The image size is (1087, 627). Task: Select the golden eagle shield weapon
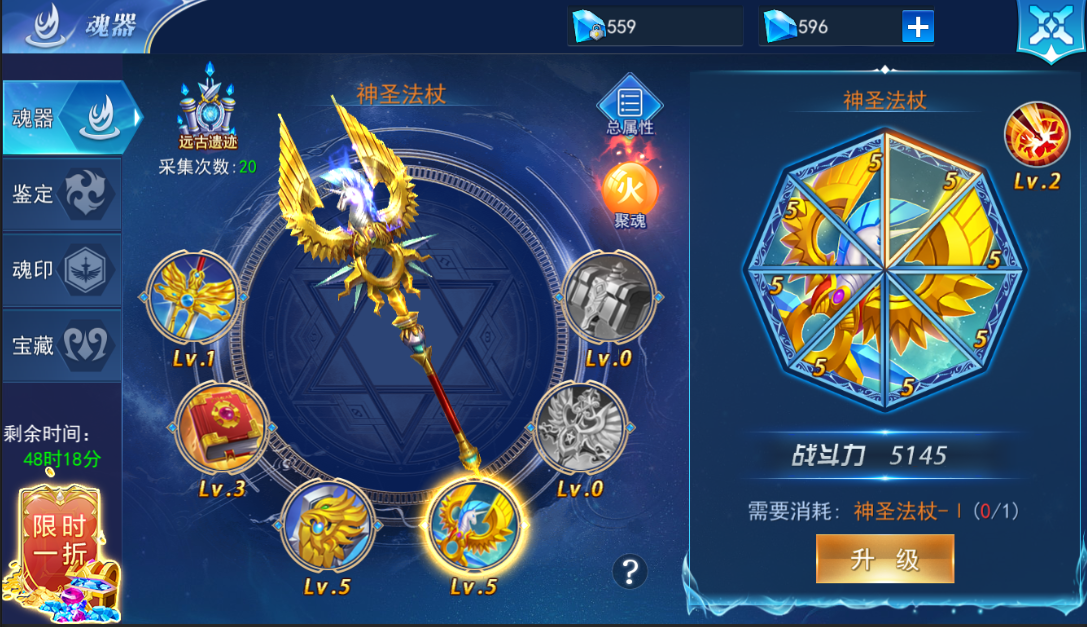point(328,525)
